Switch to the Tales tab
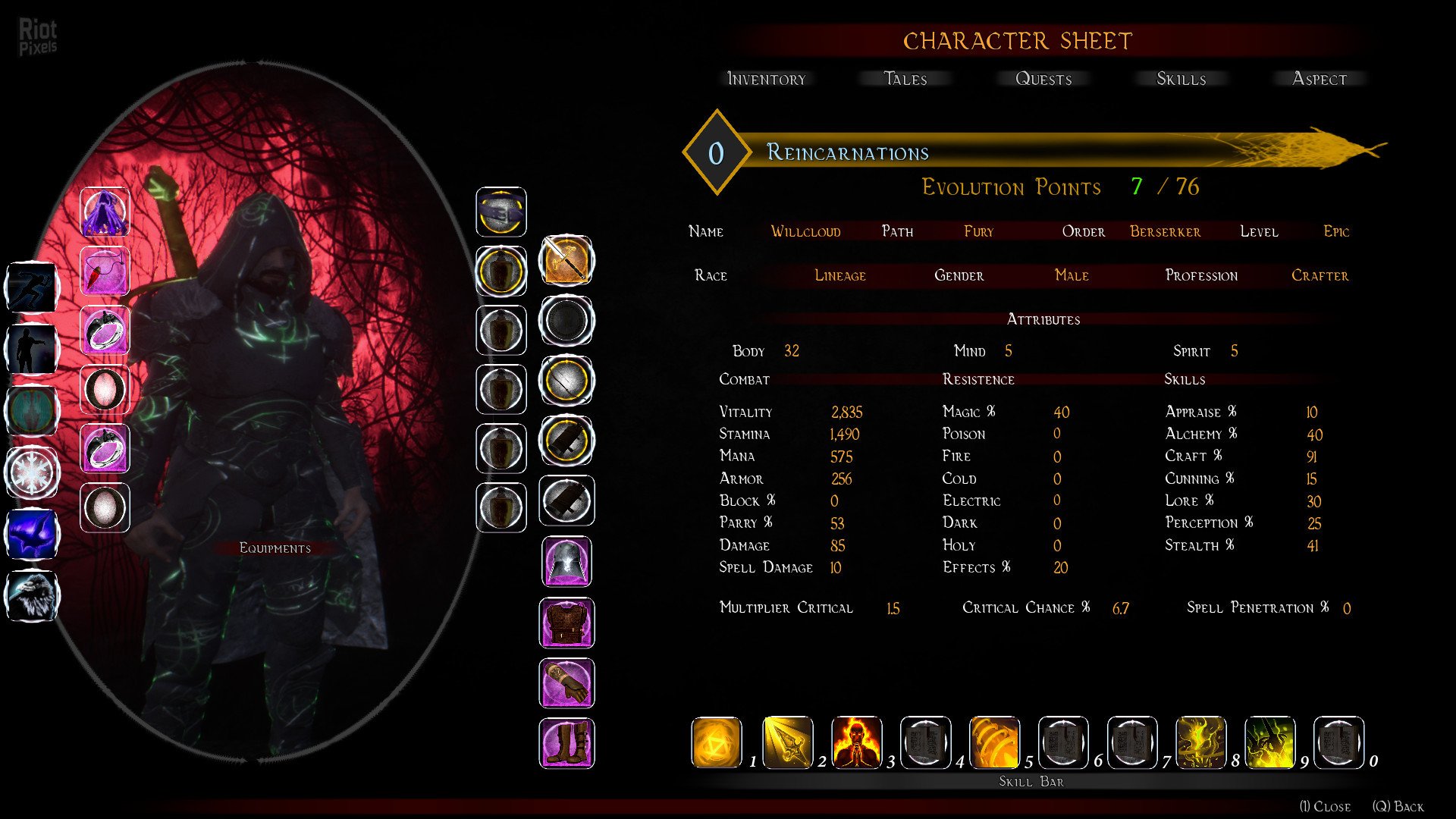Viewport: 1456px width, 819px height. pos(905,79)
